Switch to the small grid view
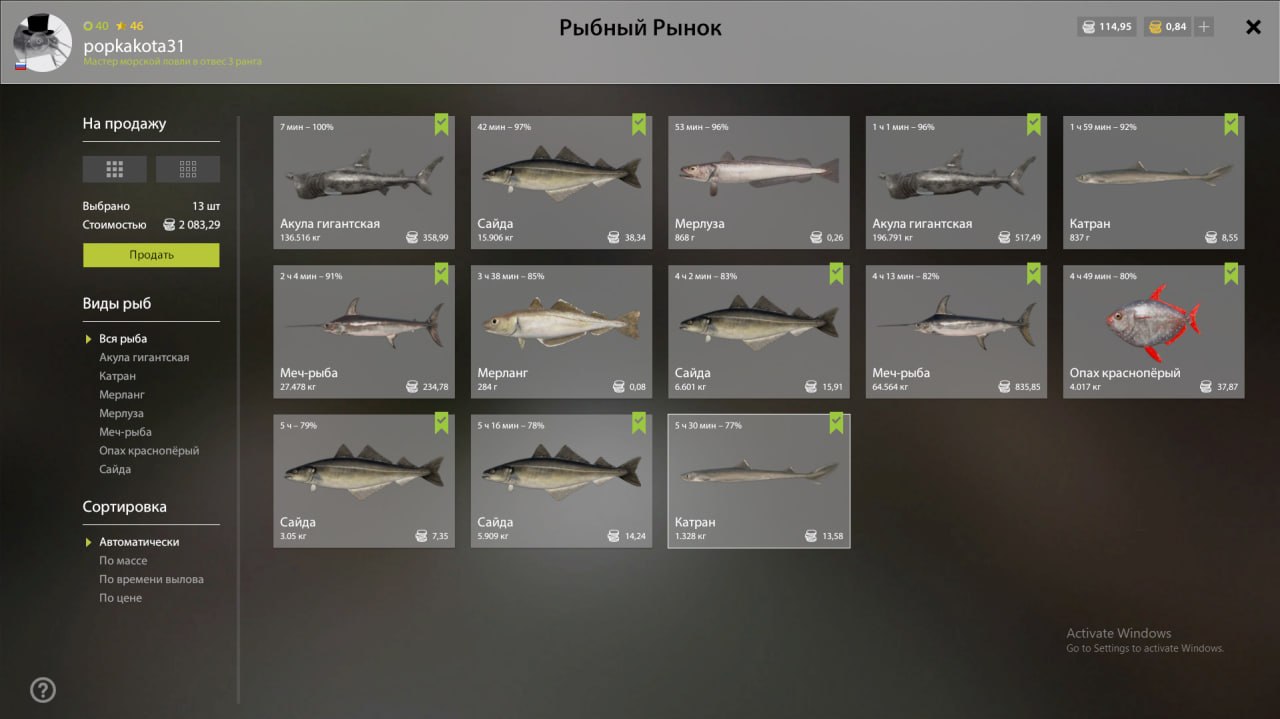 click(x=188, y=169)
